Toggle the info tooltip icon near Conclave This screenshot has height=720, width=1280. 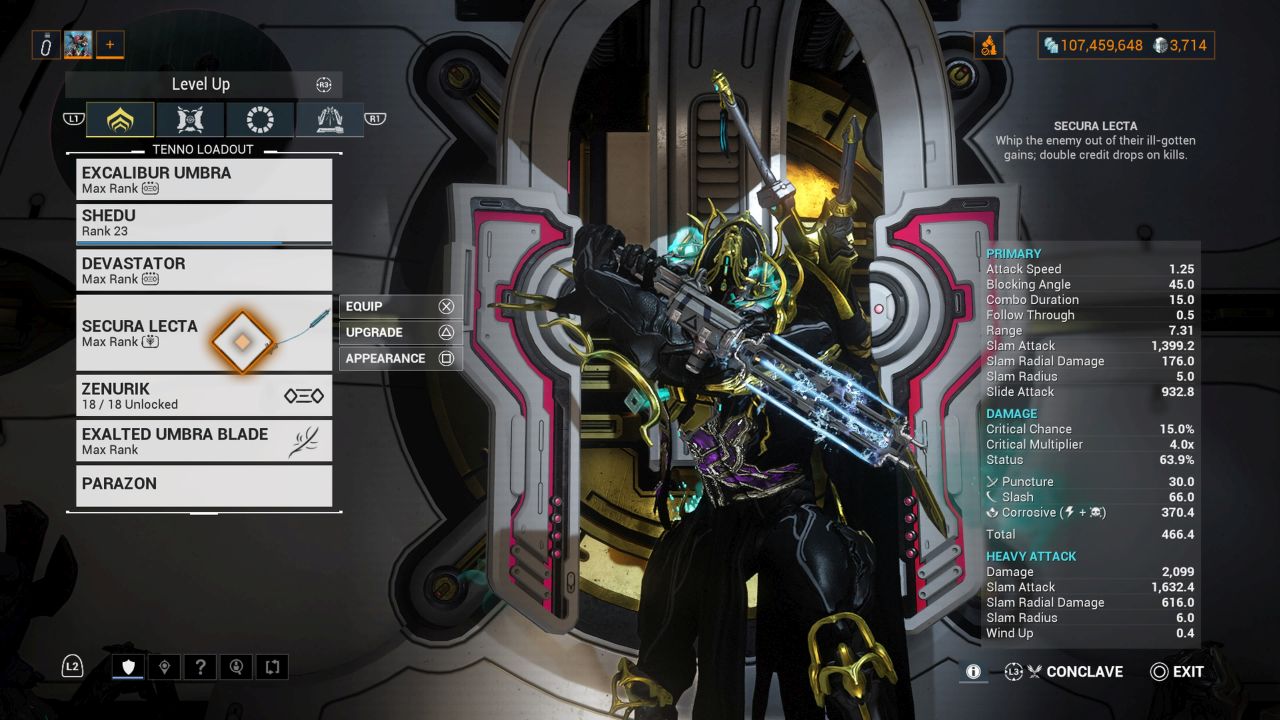pyautogui.click(x=972, y=672)
